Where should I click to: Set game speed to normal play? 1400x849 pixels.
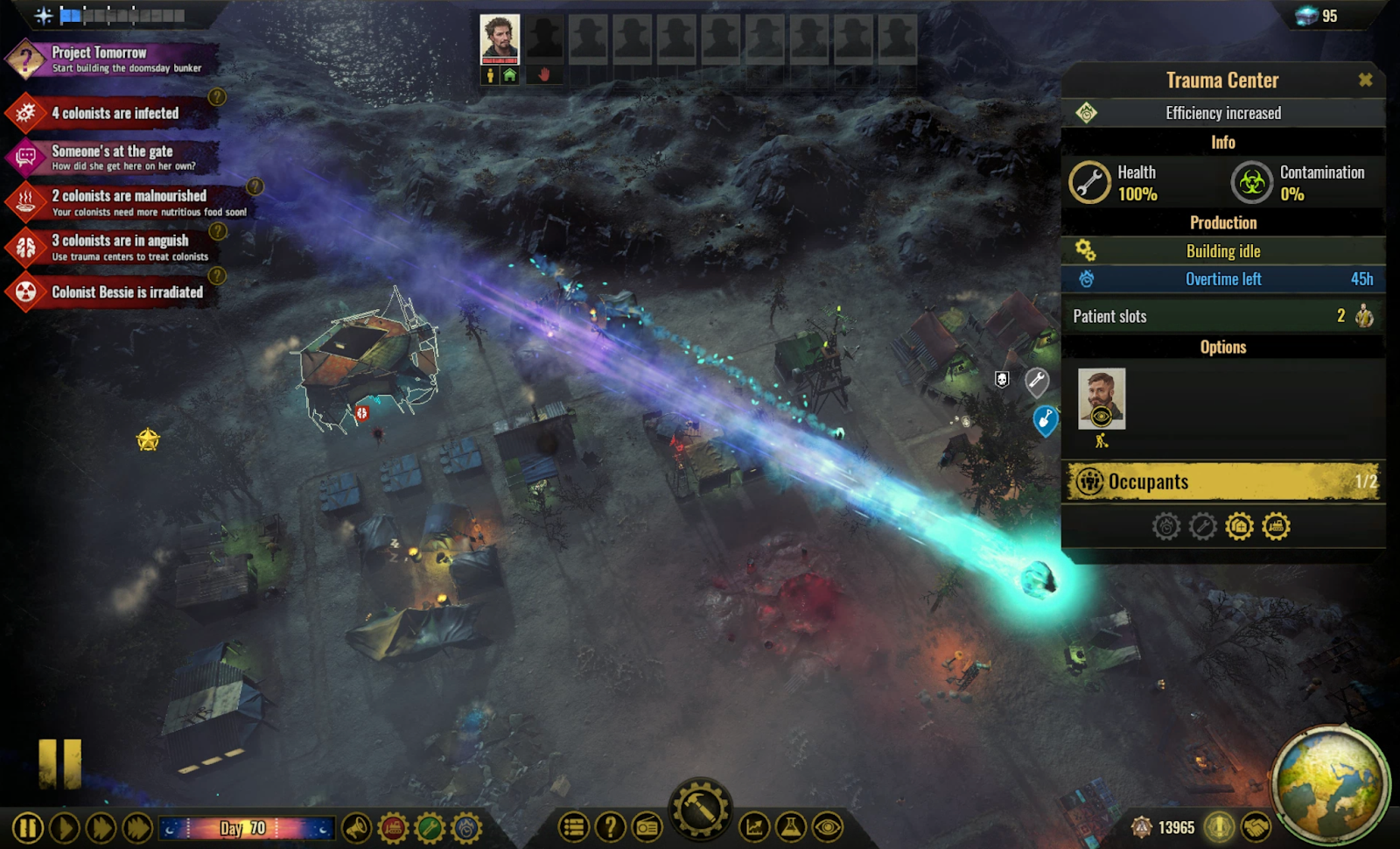click(65, 828)
